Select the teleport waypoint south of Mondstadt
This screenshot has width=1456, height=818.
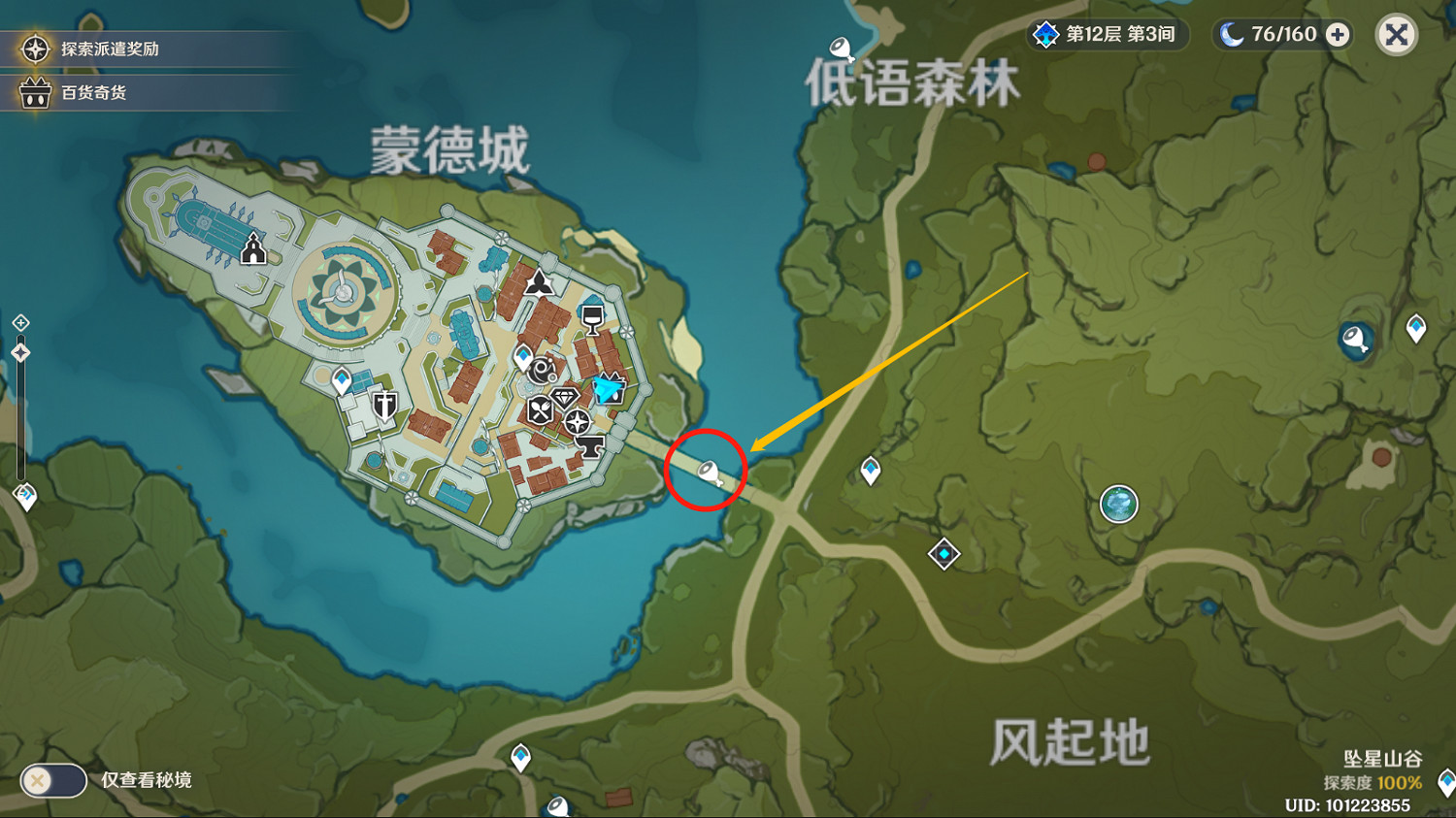(x=521, y=755)
